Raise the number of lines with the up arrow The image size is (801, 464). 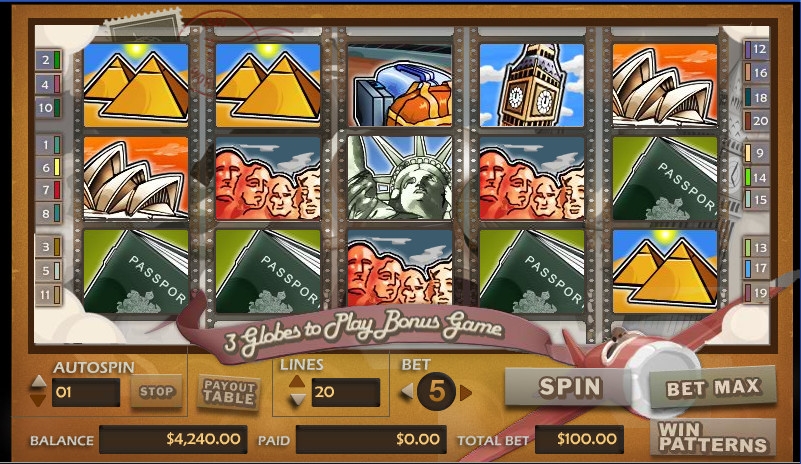(x=297, y=382)
